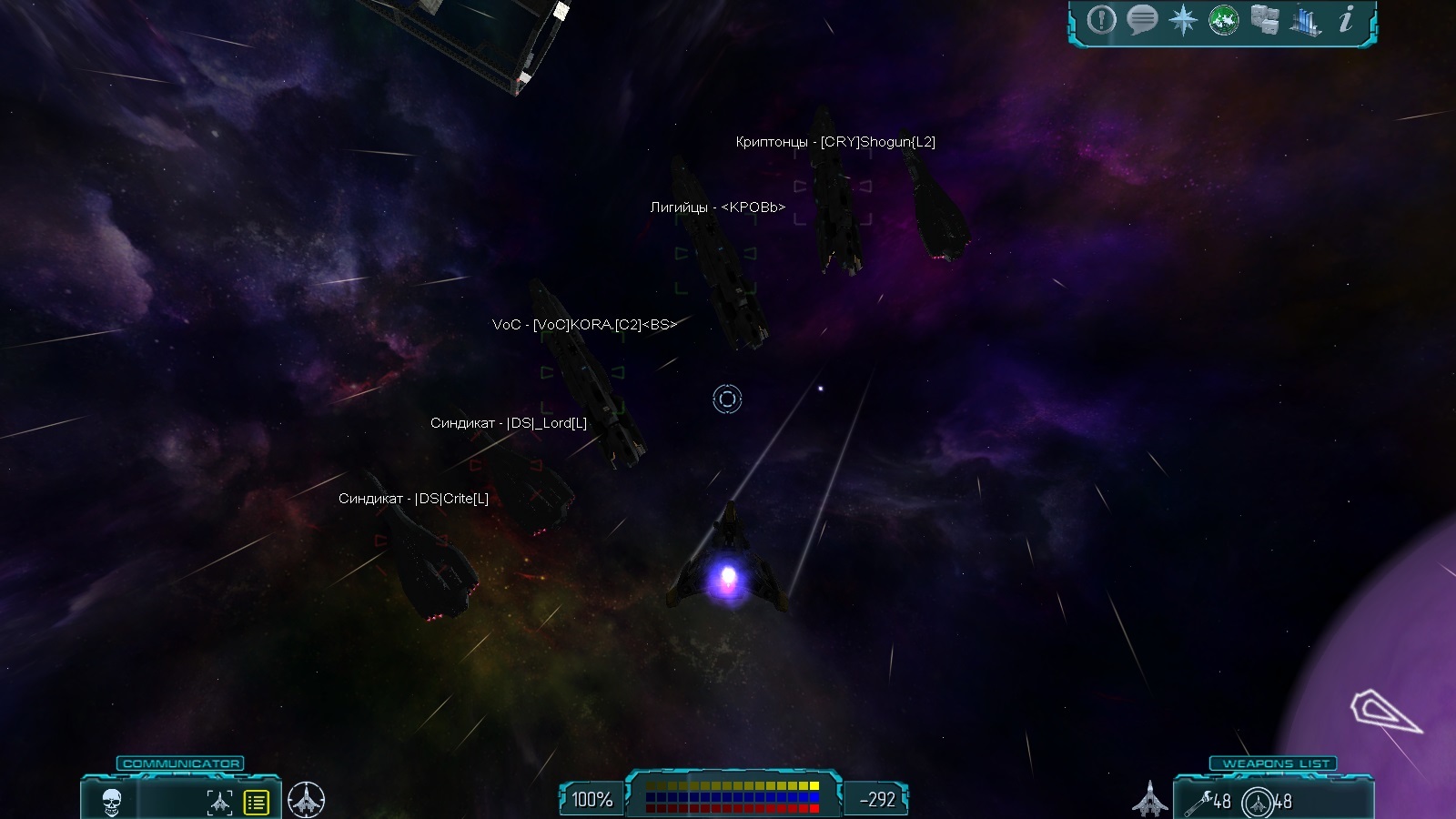
Task: Click the compass star navigation icon
Action: coord(1183,20)
